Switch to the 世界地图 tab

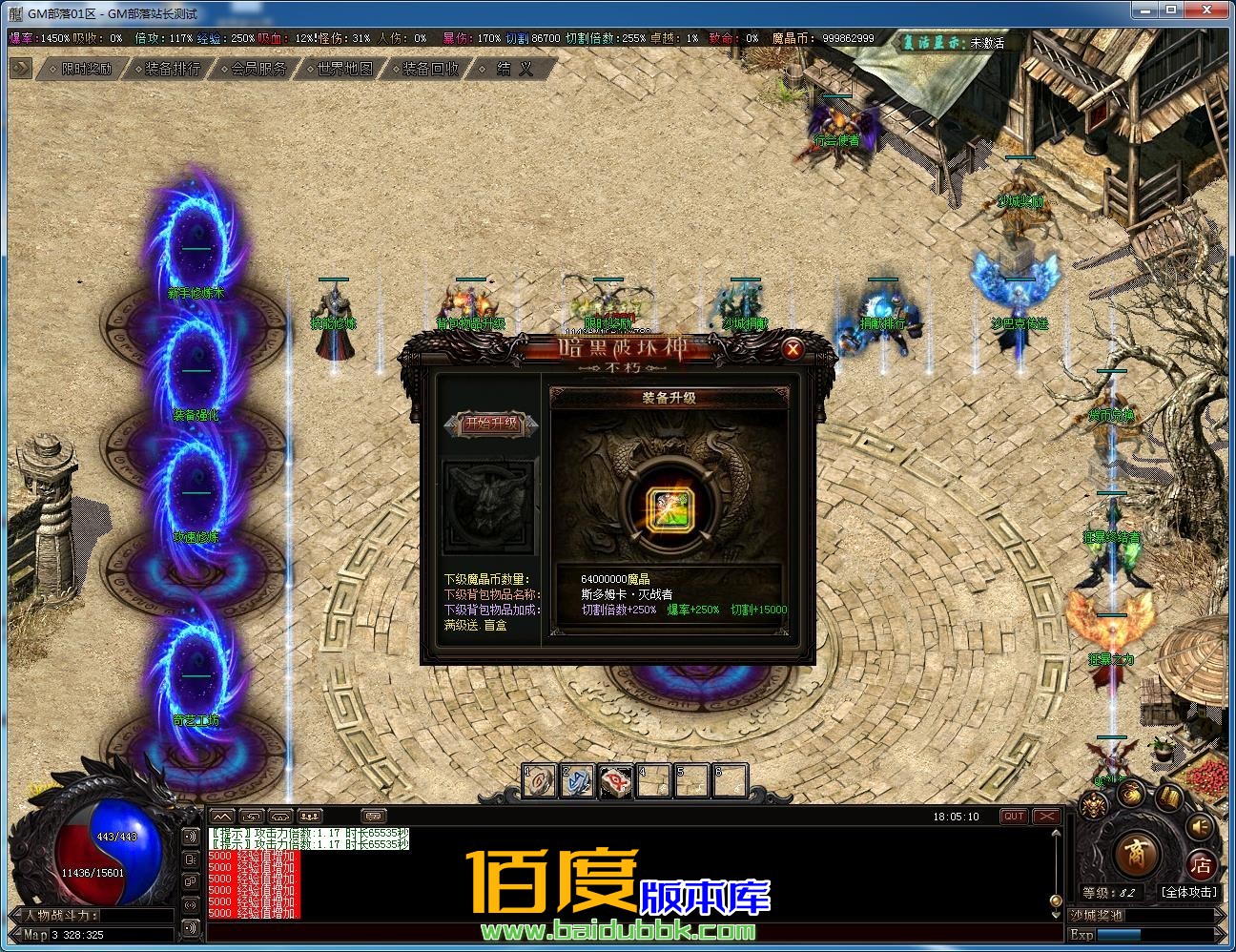coord(341,68)
